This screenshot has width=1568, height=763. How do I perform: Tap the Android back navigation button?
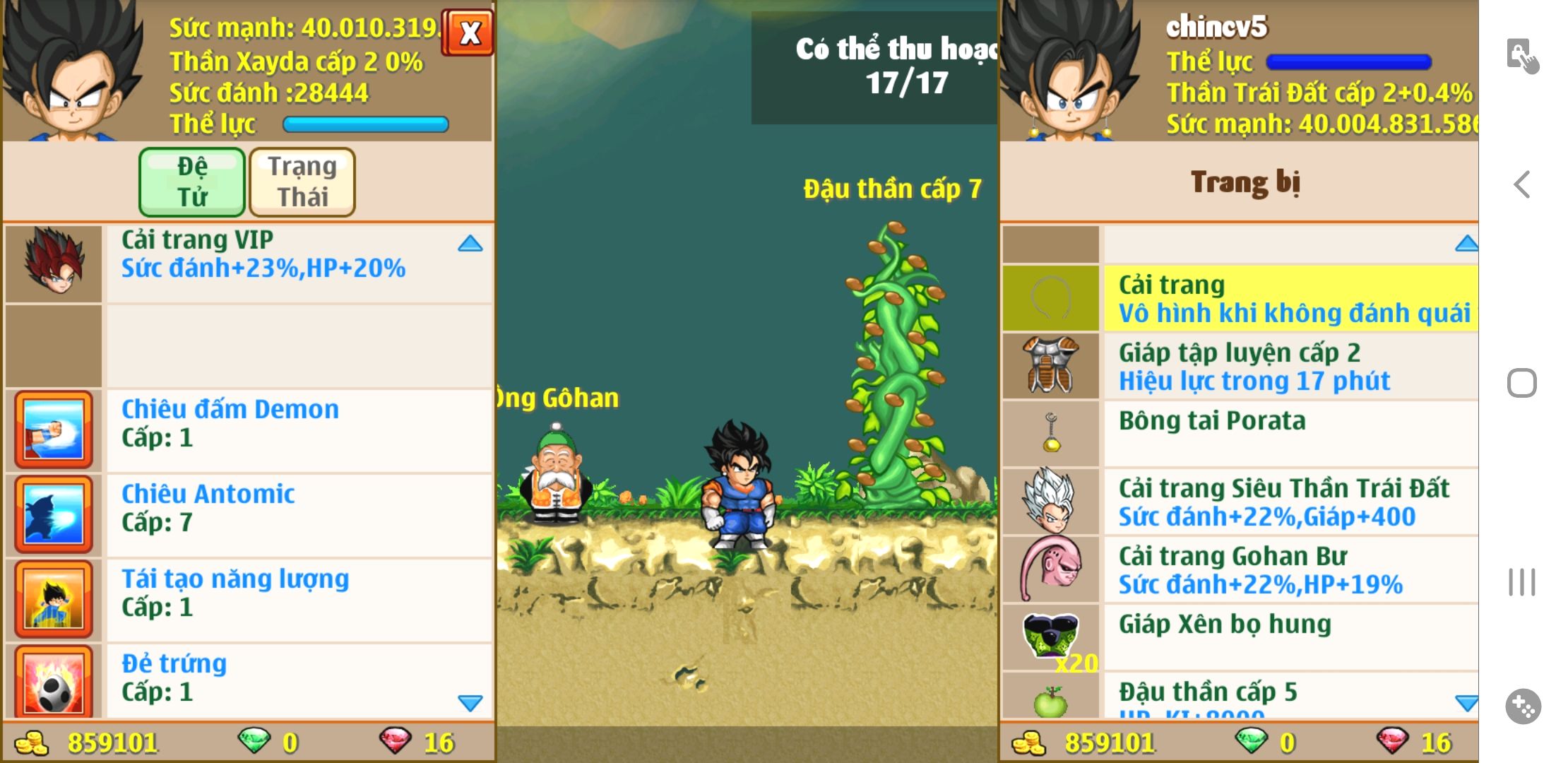click(x=1522, y=185)
